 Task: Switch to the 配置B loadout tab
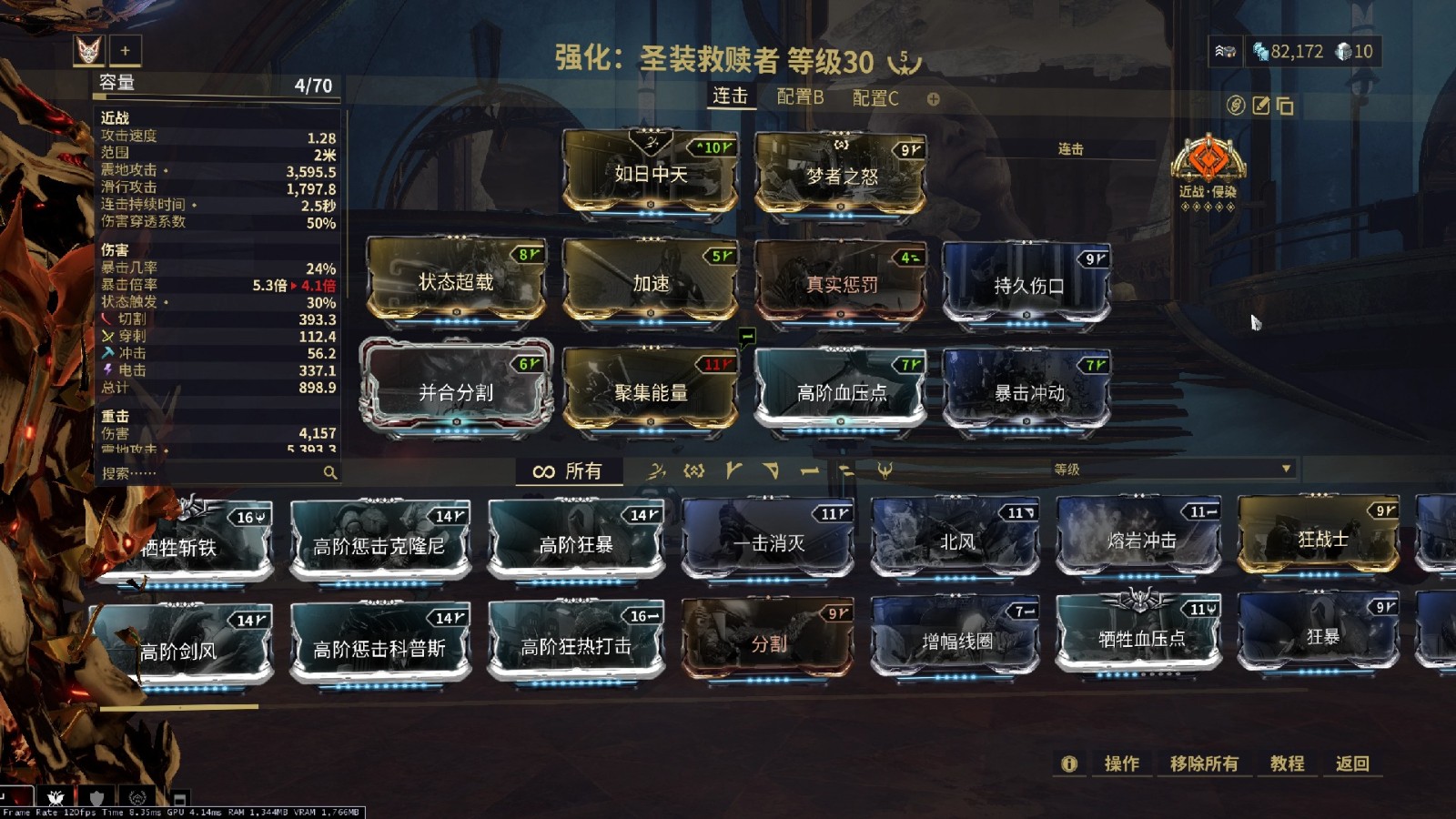(800, 97)
